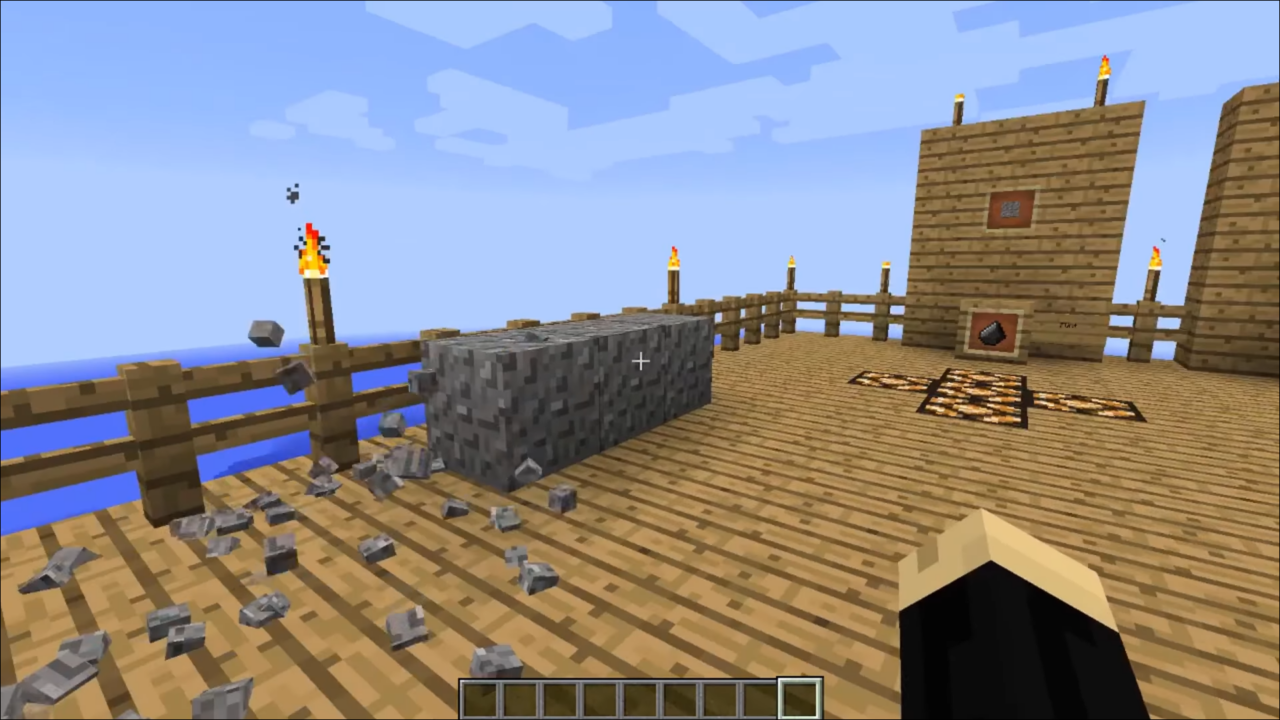The height and width of the screenshot is (720, 1280).
Task: Click the small torch beside the central block
Action: coord(672,263)
